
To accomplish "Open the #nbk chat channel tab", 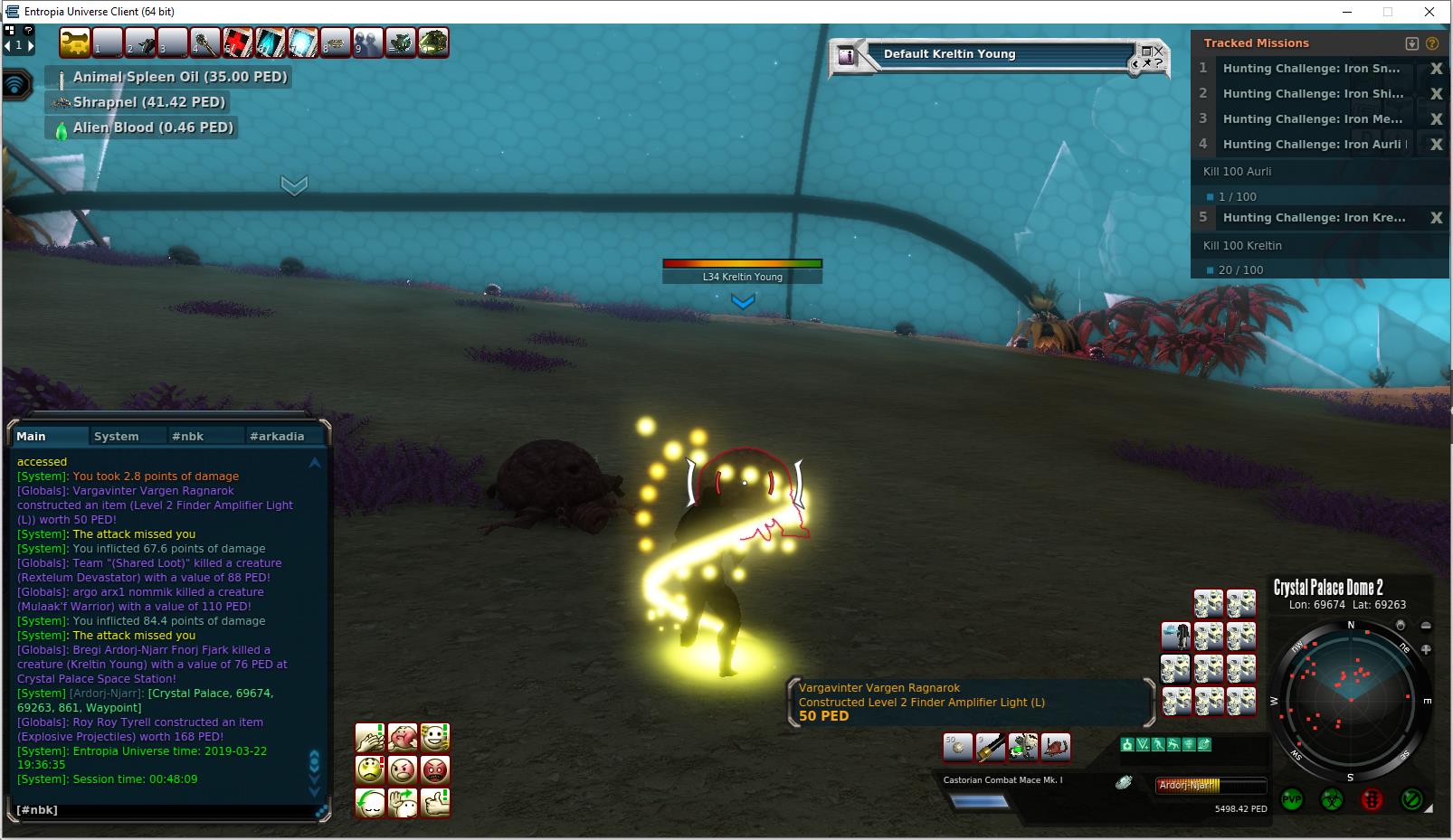I will [x=187, y=436].
